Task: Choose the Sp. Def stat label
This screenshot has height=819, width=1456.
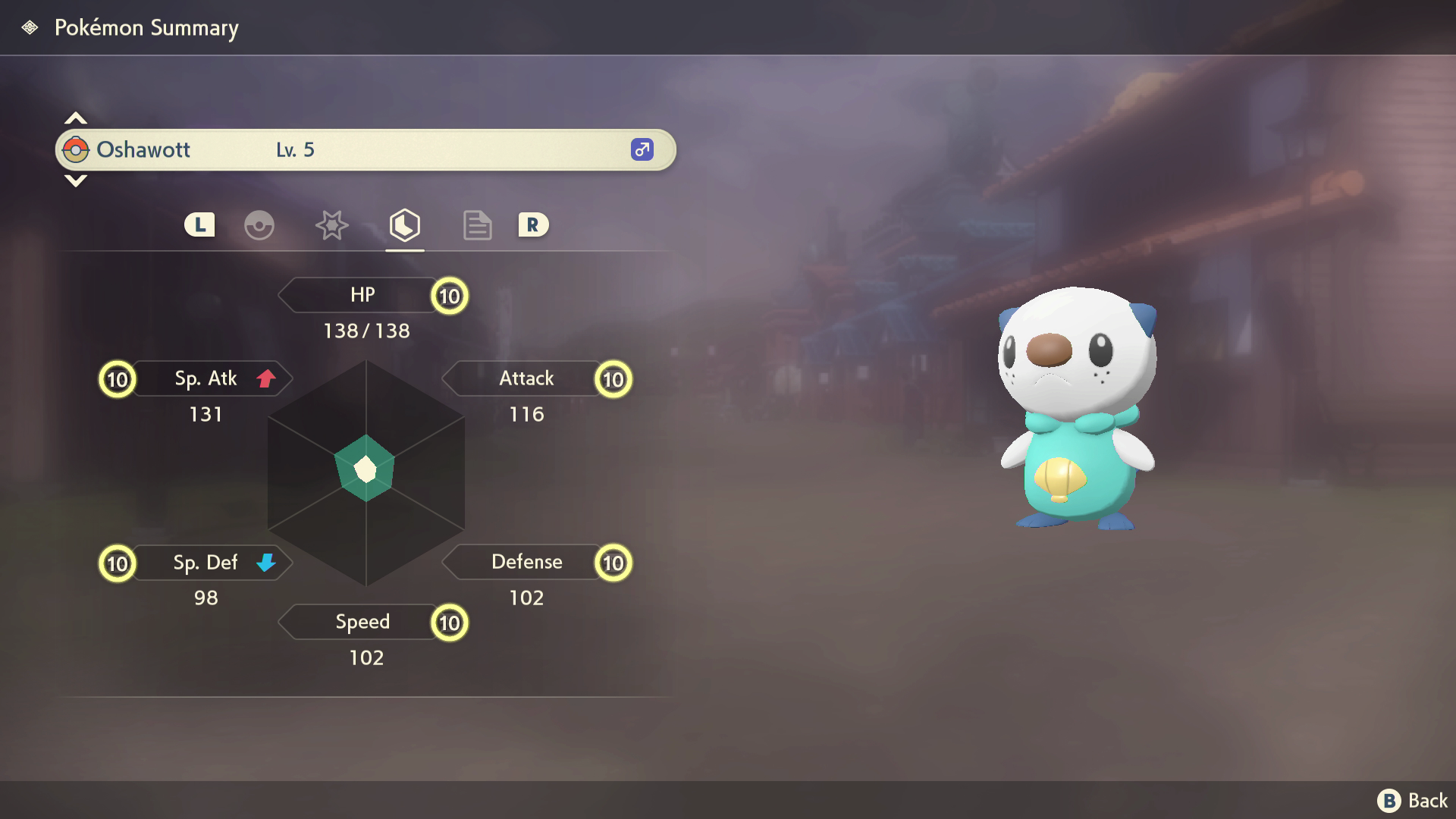Action: click(x=206, y=563)
